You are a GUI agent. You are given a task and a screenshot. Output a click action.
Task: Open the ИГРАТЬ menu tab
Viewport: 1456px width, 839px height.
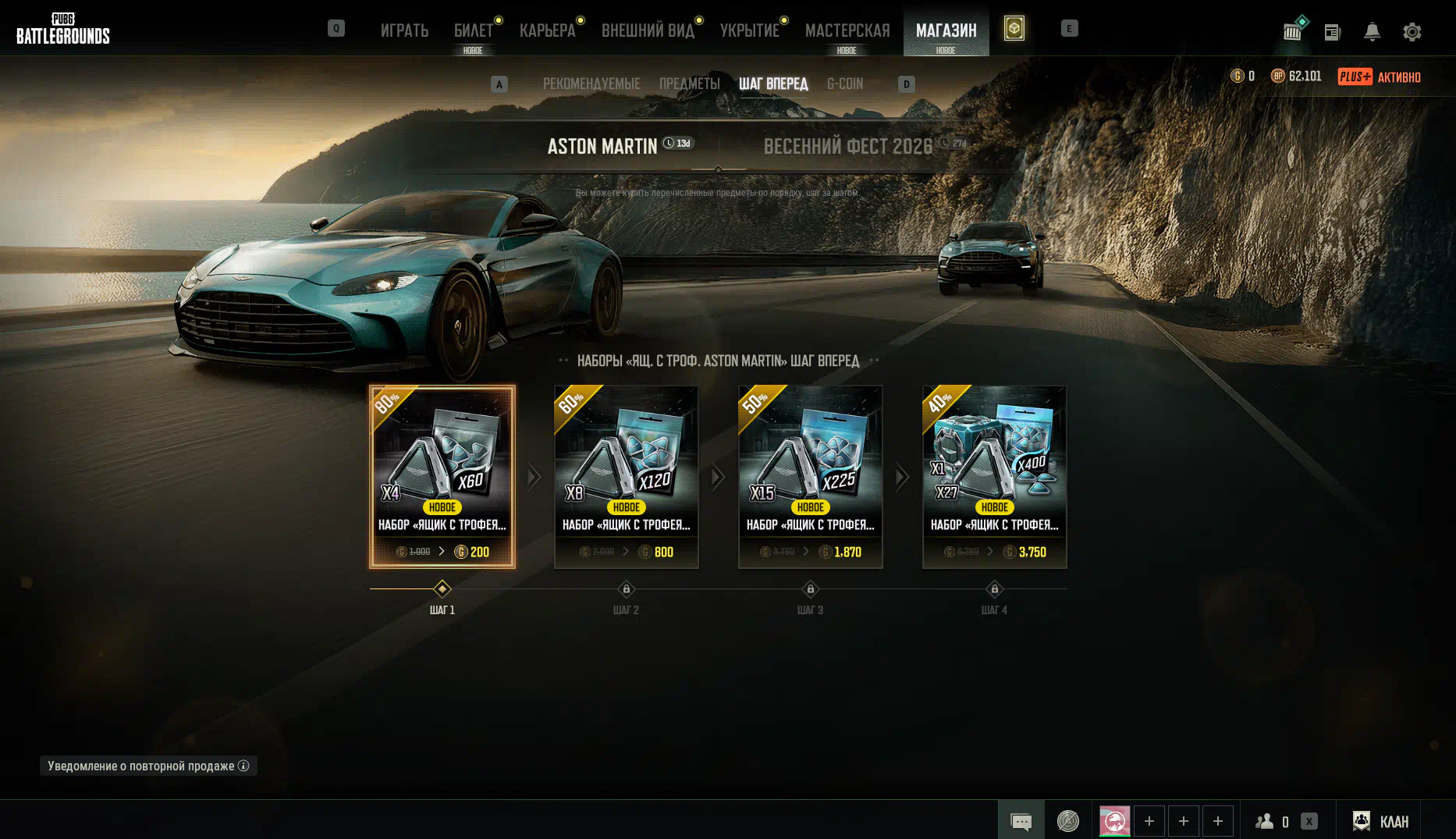(404, 30)
